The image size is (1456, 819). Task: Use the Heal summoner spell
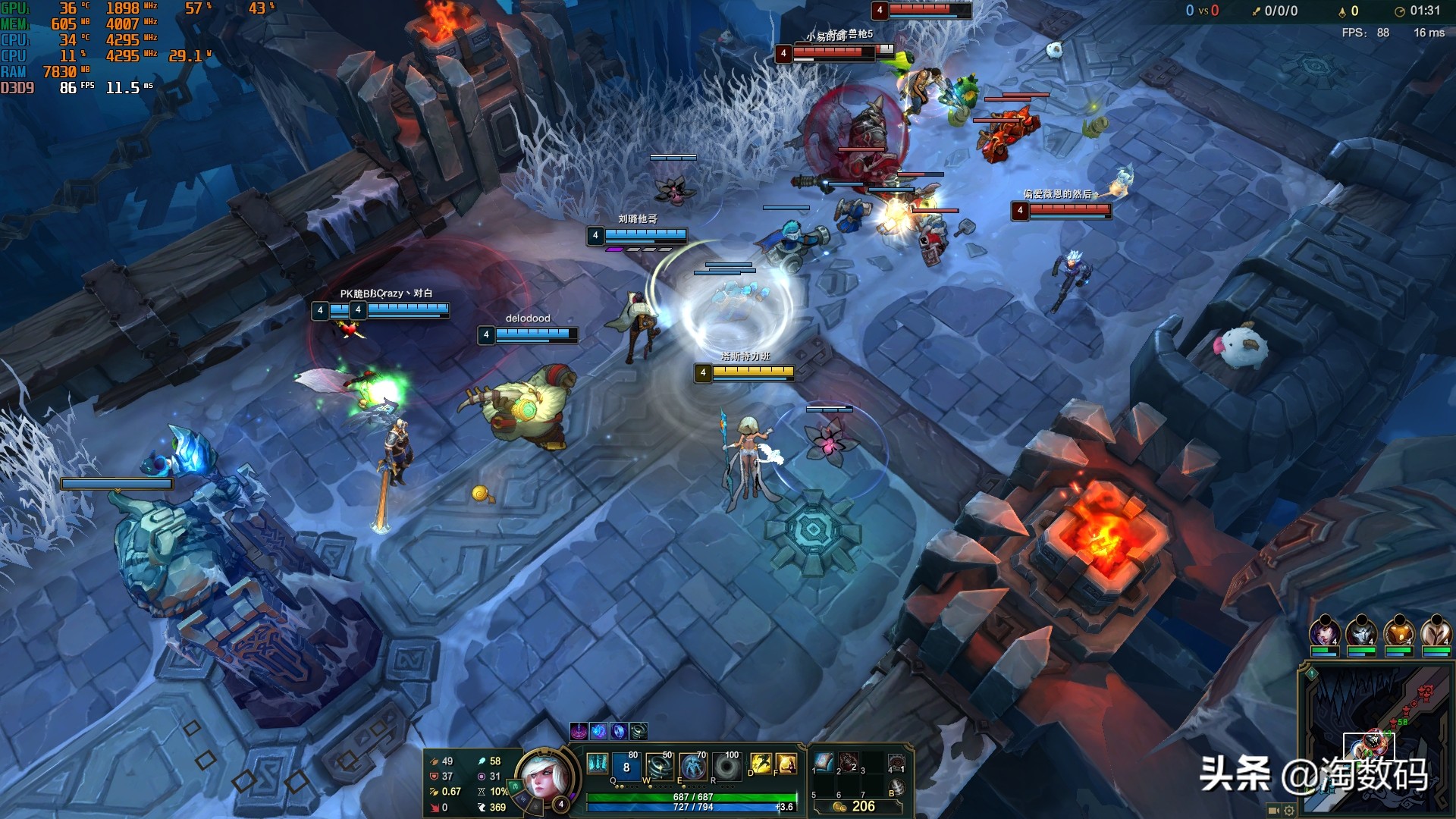pos(786,764)
